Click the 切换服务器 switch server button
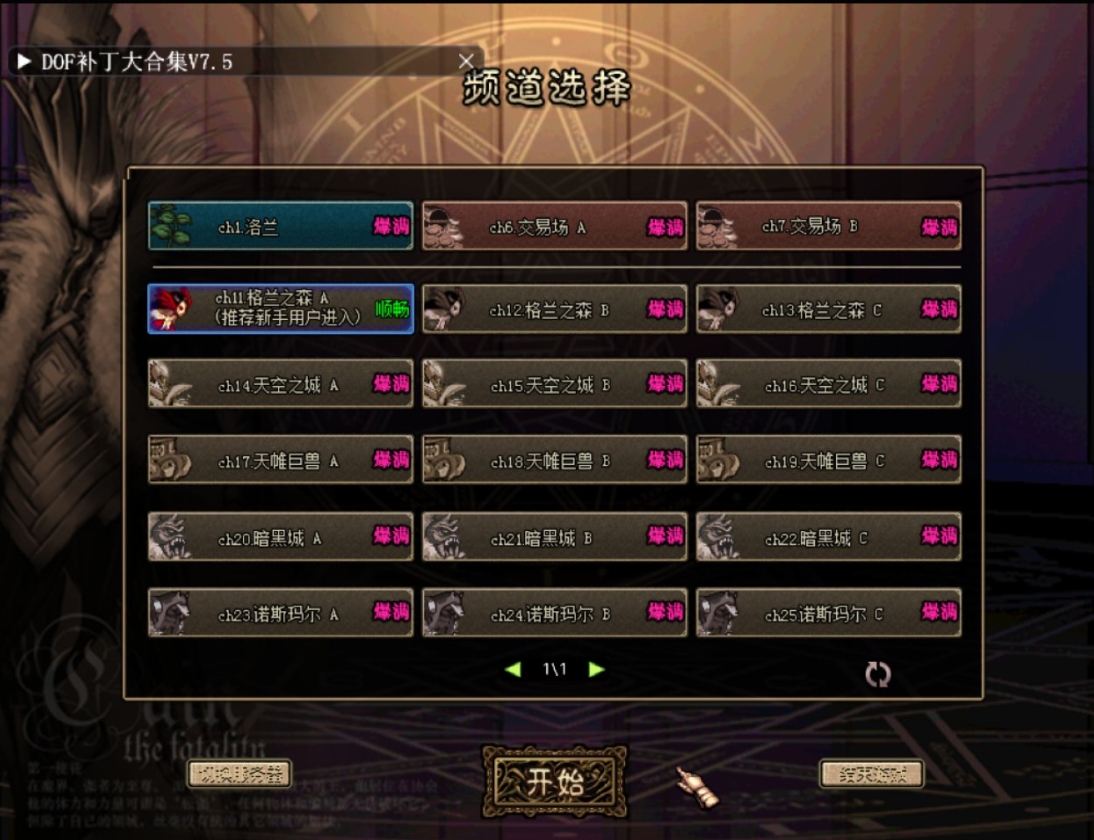Image resolution: width=1094 pixels, height=840 pixels. [239, 773]
